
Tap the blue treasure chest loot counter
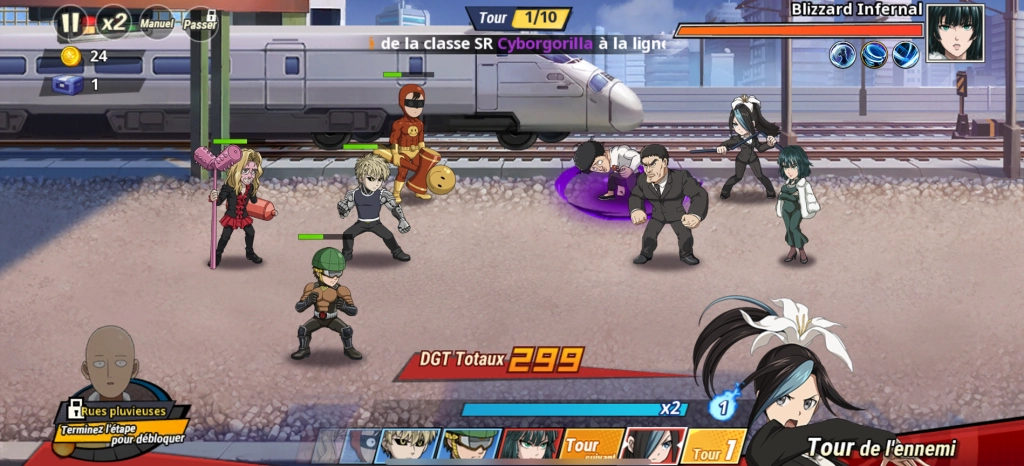click(68, 85)
